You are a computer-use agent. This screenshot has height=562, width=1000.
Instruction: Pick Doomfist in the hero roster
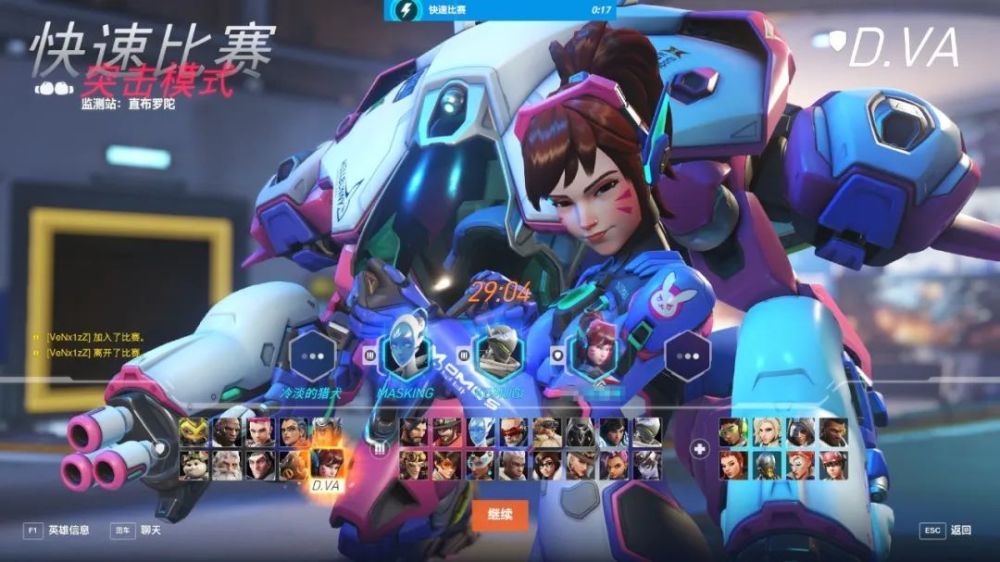point(227,432)
